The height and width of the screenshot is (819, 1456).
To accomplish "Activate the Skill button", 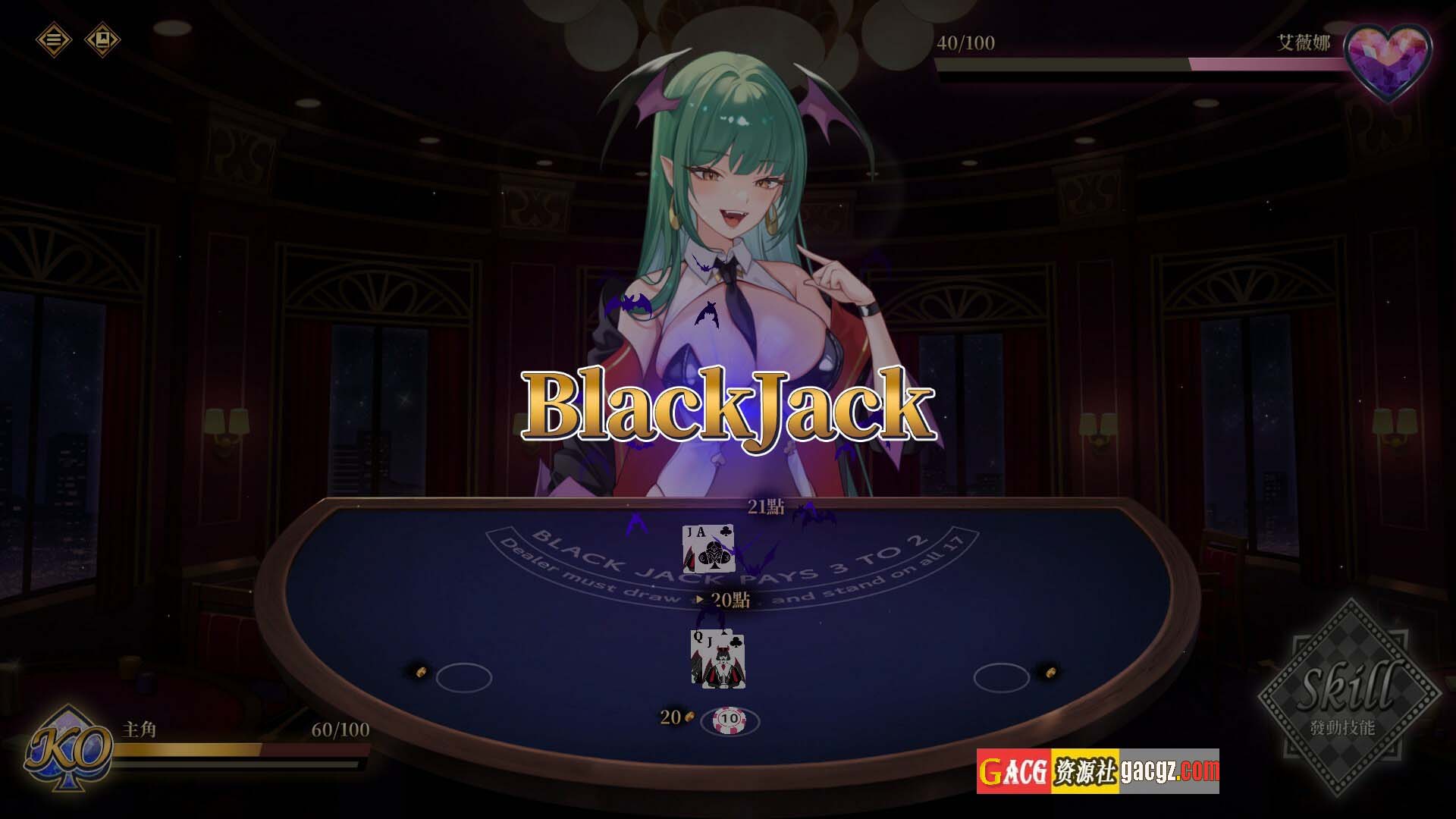I will (1350, 696).
